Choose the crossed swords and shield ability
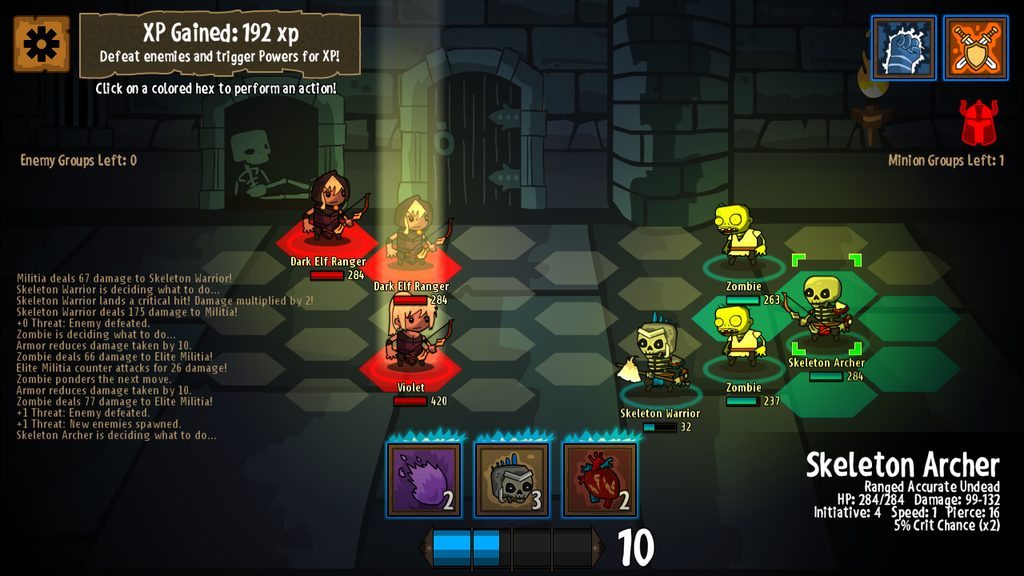1024x576 pixels. tap(975, 47)
